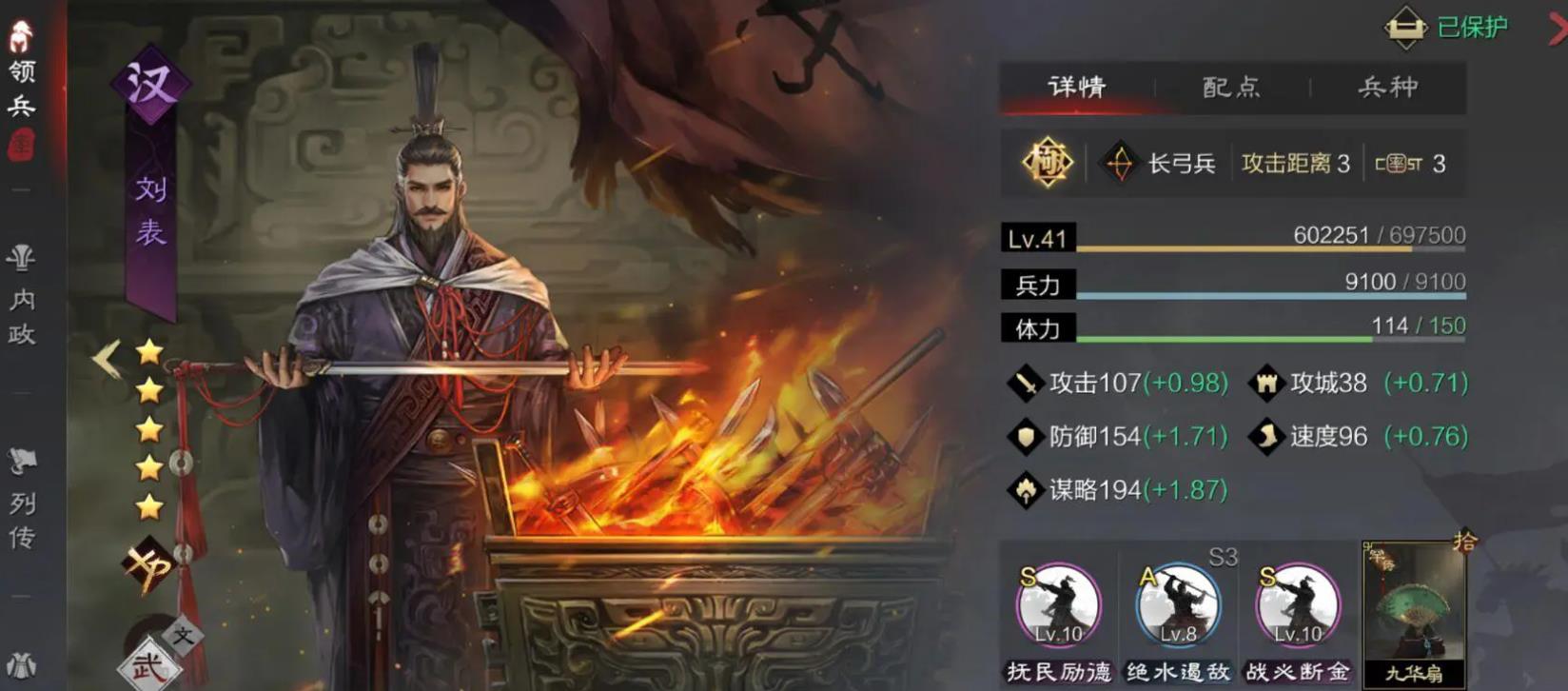Click the 长弓兵 troop type icon
Viewport: 1568px width, 691px height.
click(1122, 162)
